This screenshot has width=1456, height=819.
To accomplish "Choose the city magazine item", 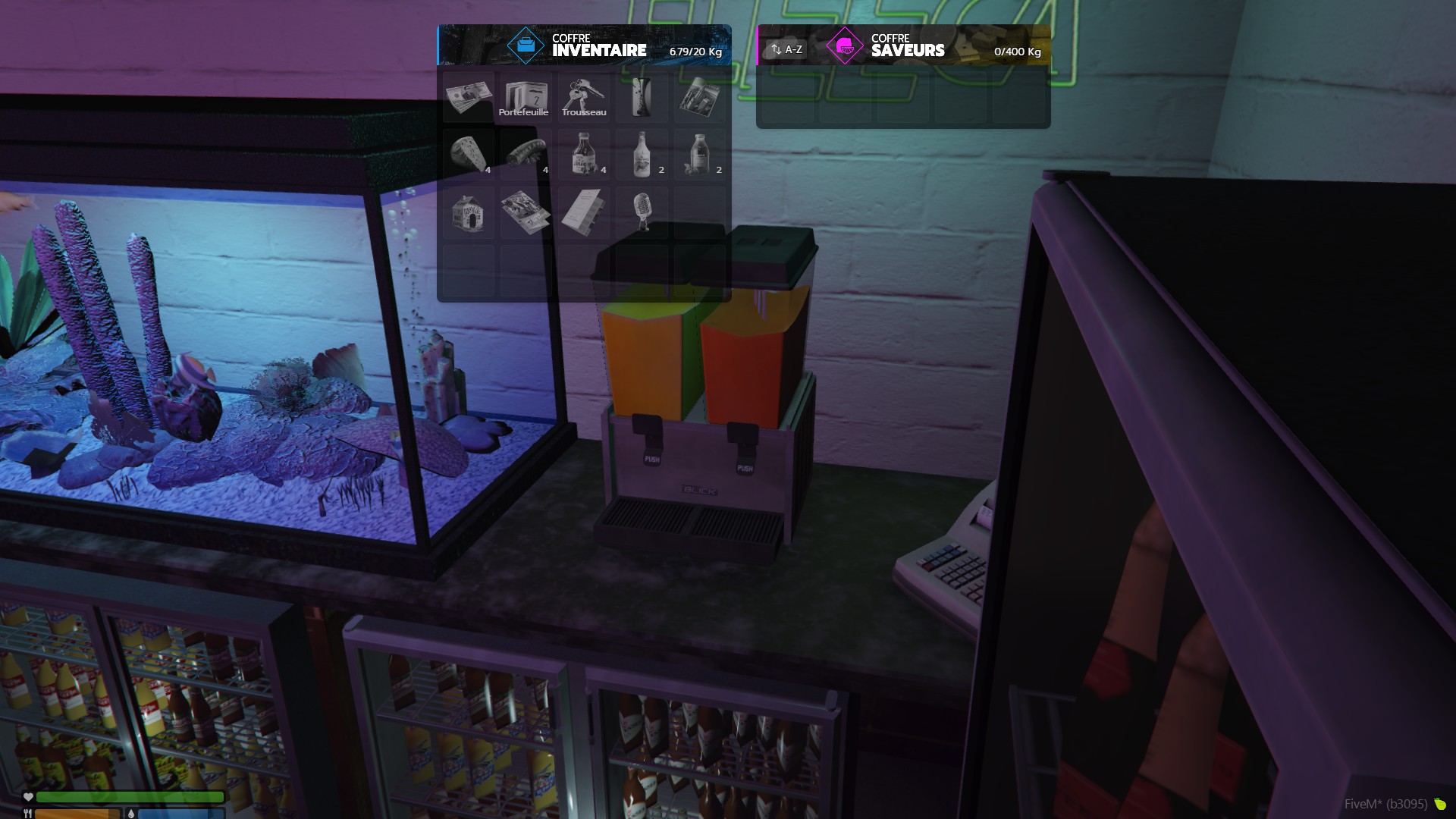I will 699,97.
